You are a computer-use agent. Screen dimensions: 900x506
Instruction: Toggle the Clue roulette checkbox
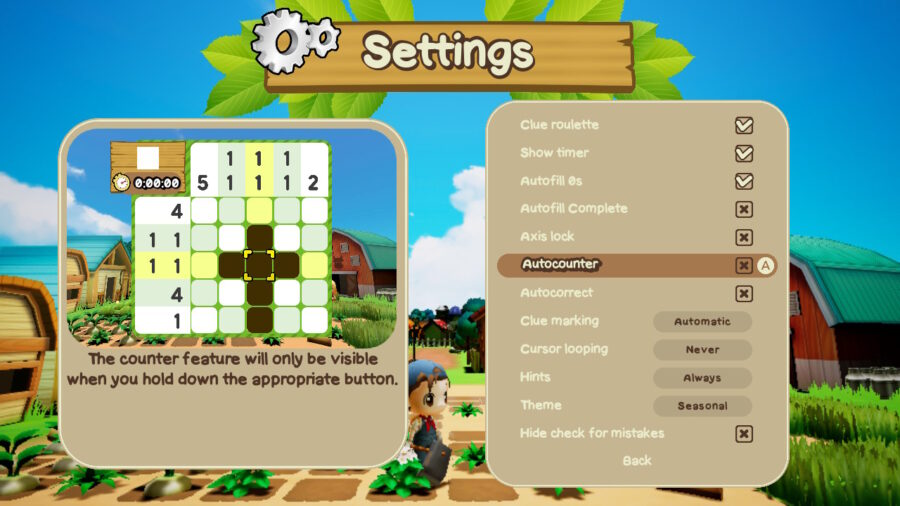point(743,126)
